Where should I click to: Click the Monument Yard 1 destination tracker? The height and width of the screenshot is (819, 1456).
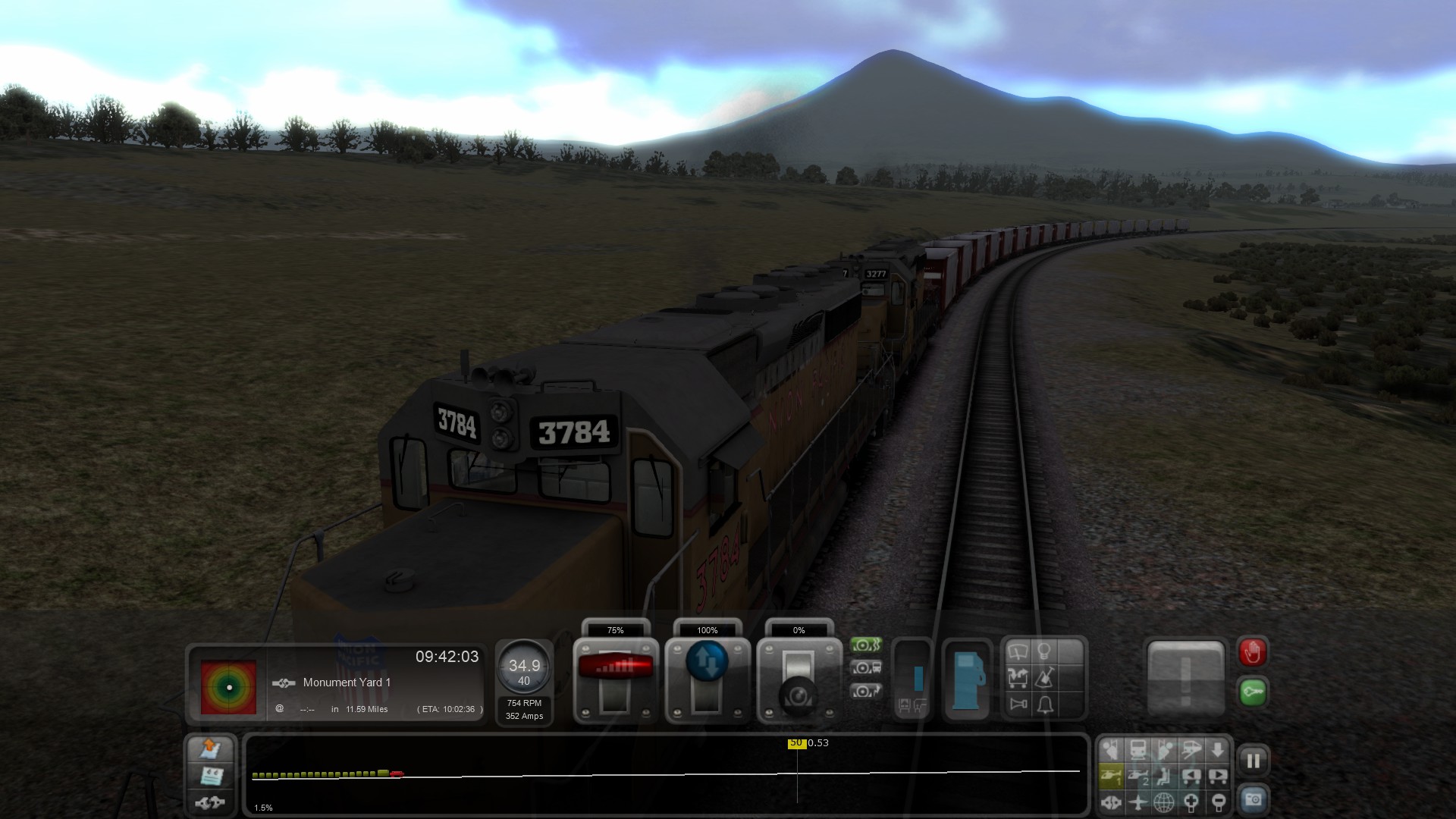[347, 682]
